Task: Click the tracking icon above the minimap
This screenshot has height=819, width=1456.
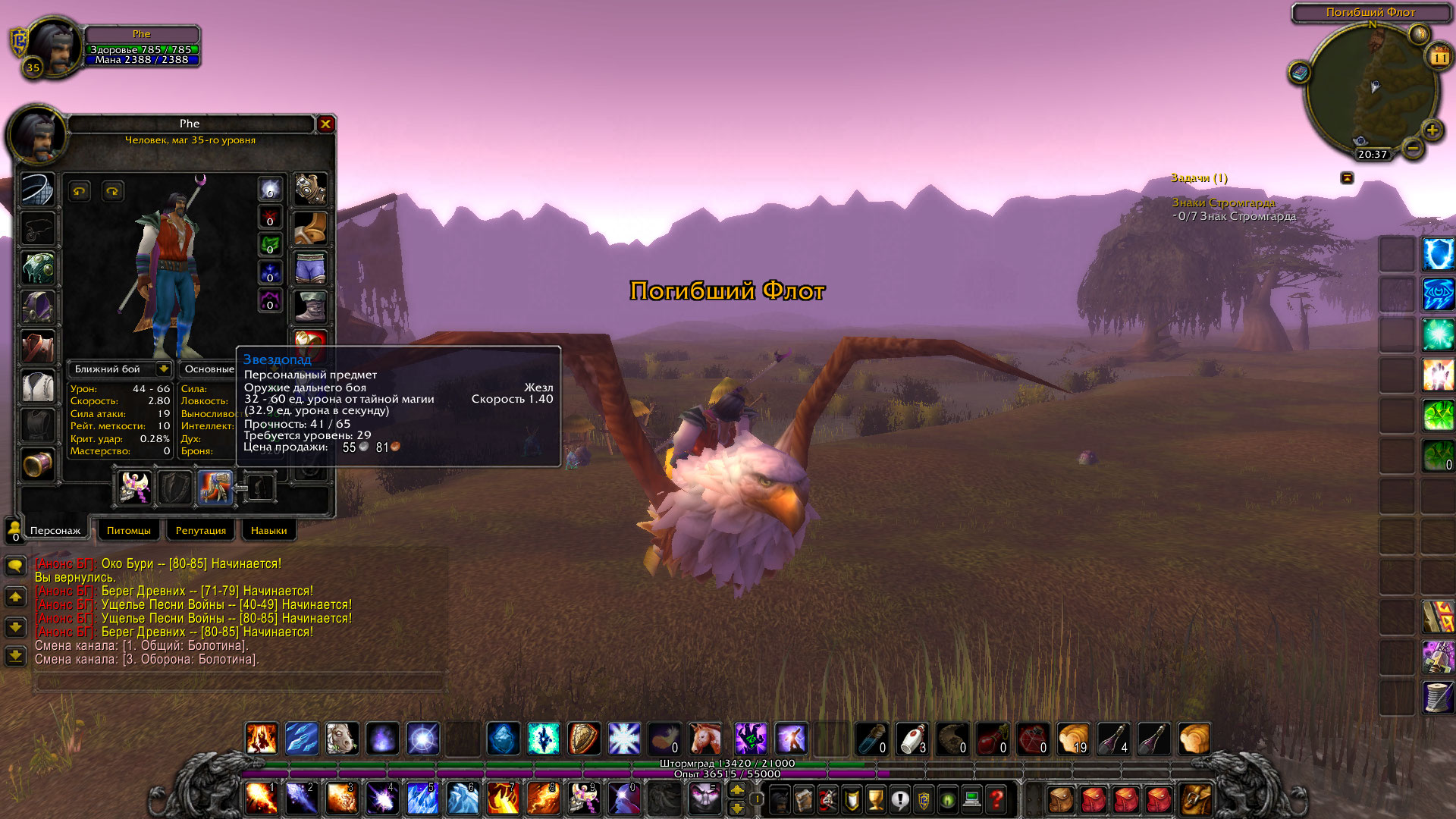Action: click(1420, 34)
